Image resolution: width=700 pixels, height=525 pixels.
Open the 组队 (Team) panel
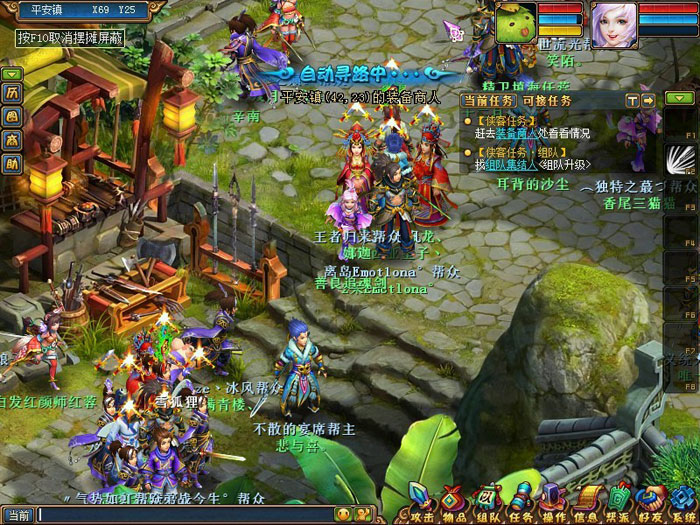pos(490,498)
